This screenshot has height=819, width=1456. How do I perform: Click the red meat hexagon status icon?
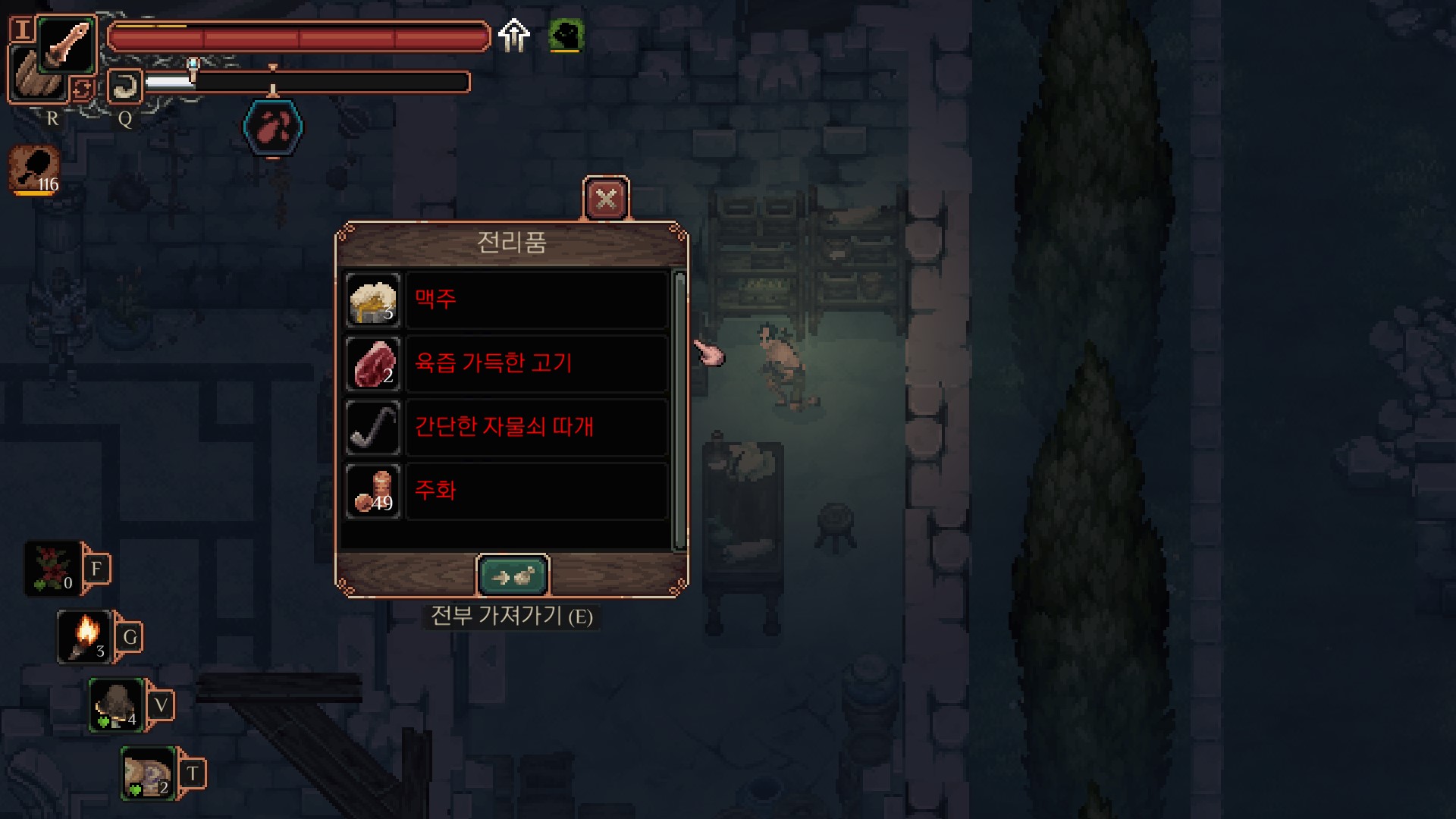[x=273, y=127]
